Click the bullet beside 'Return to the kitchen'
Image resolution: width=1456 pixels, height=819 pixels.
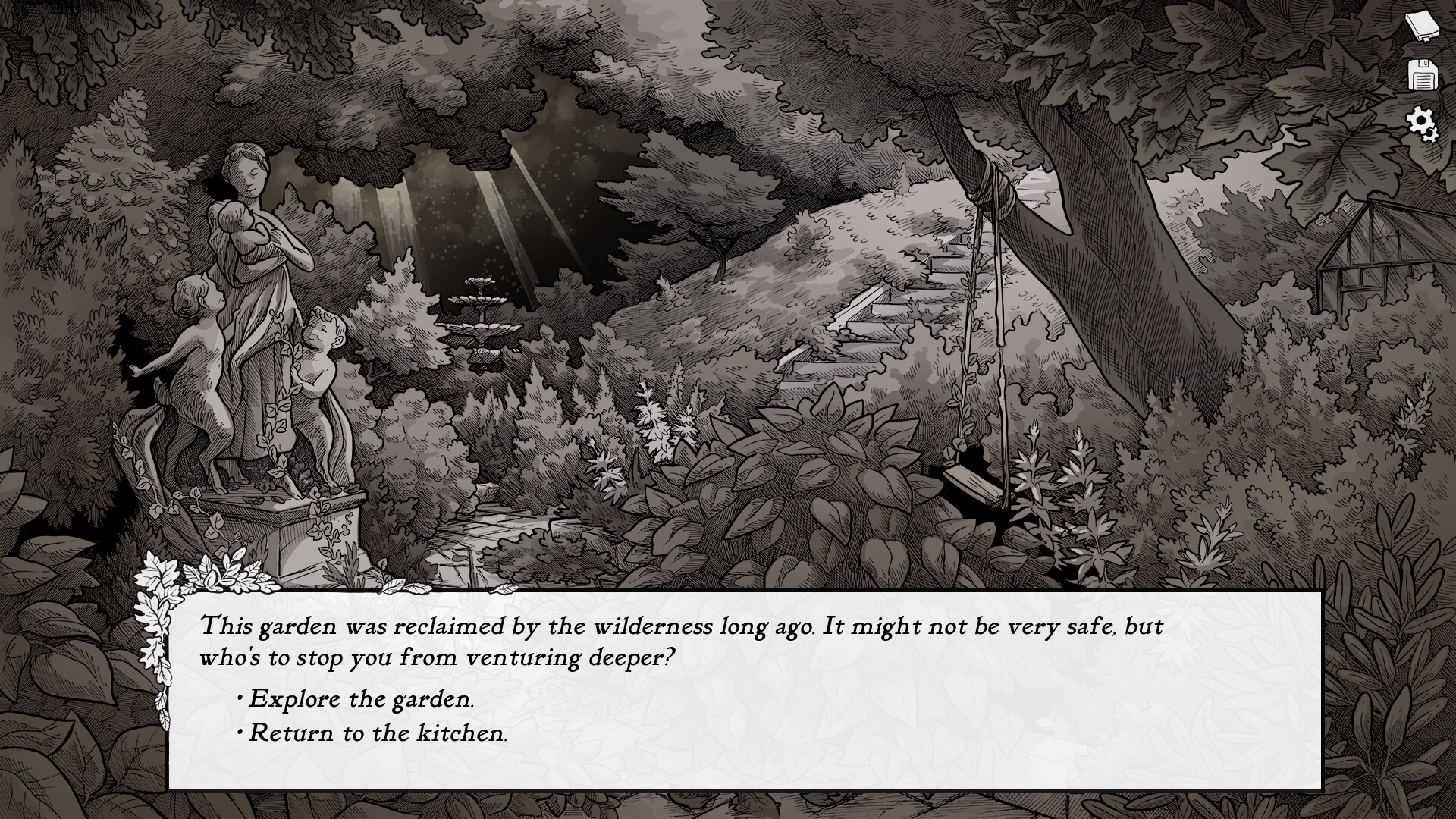[x=241, y=733]
